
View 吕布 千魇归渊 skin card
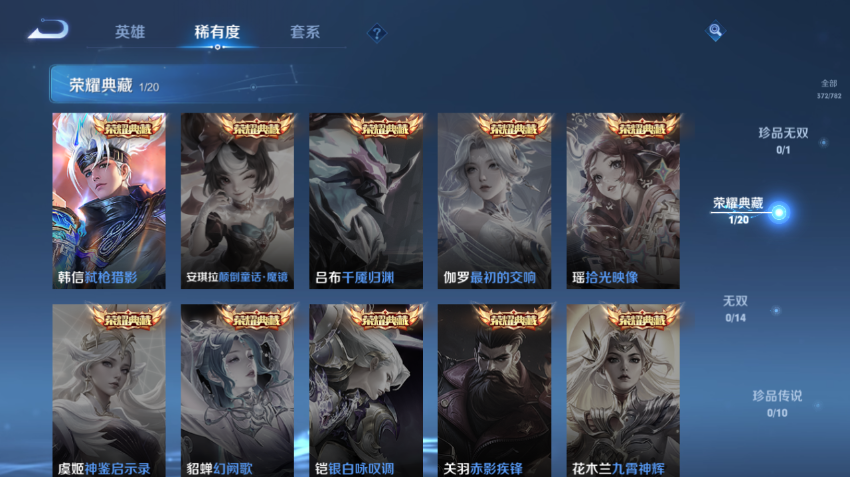click(366, 201)
